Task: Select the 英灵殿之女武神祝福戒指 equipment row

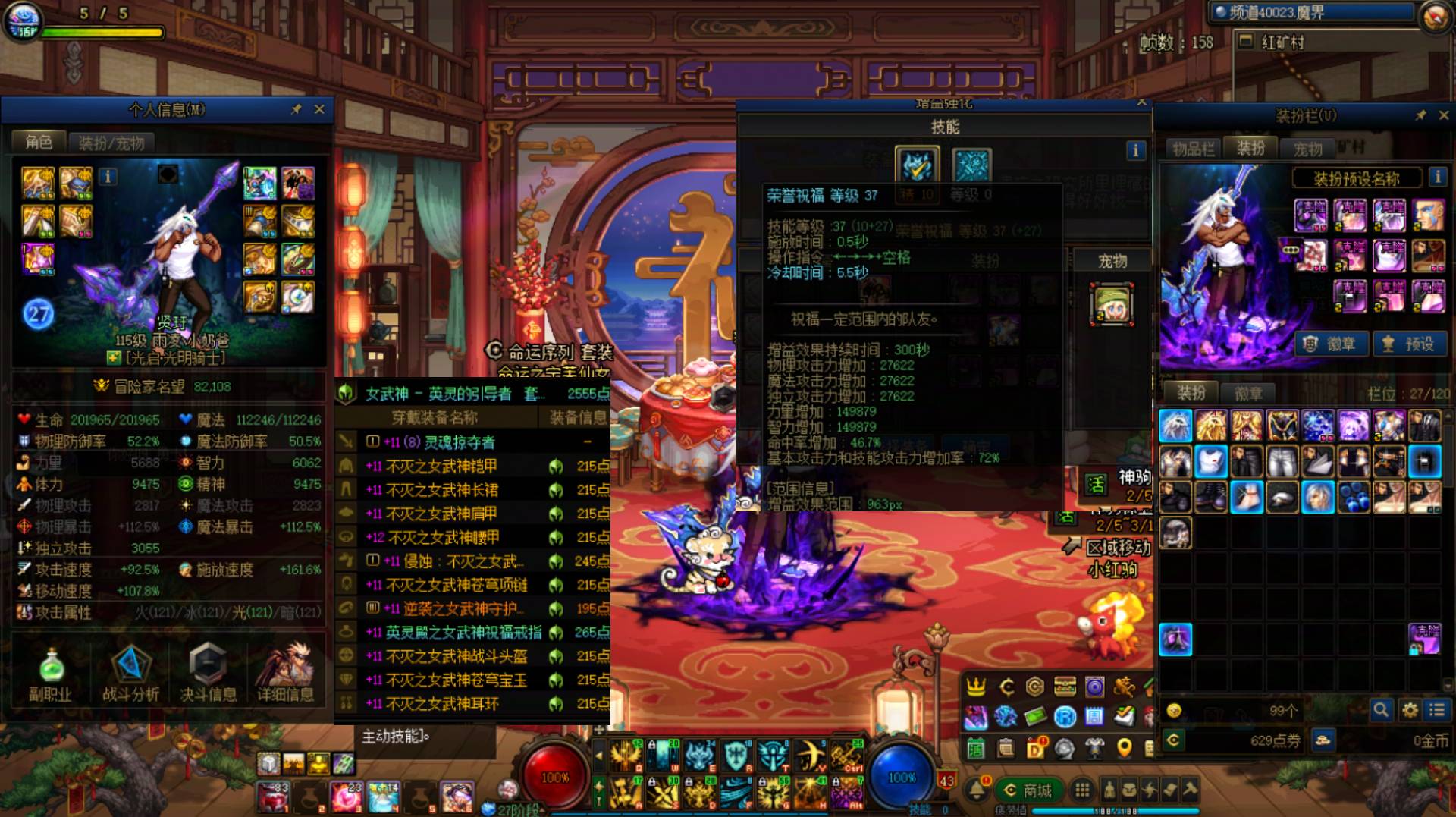Action: coord(464,633)
